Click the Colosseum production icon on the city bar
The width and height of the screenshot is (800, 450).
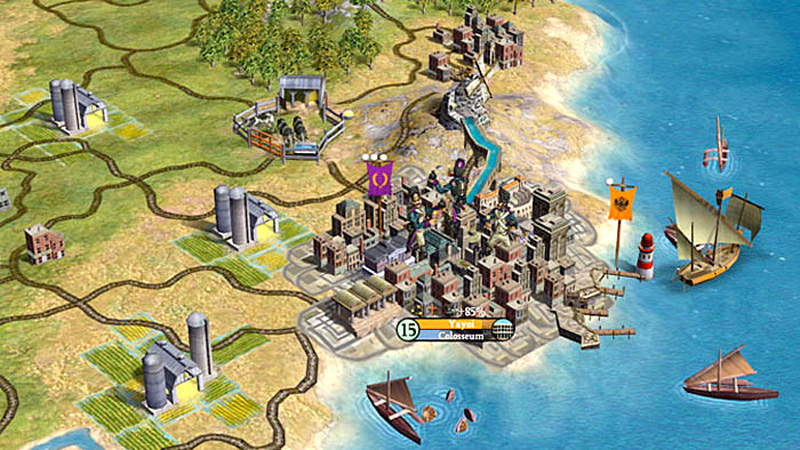[x=503, y=331]
